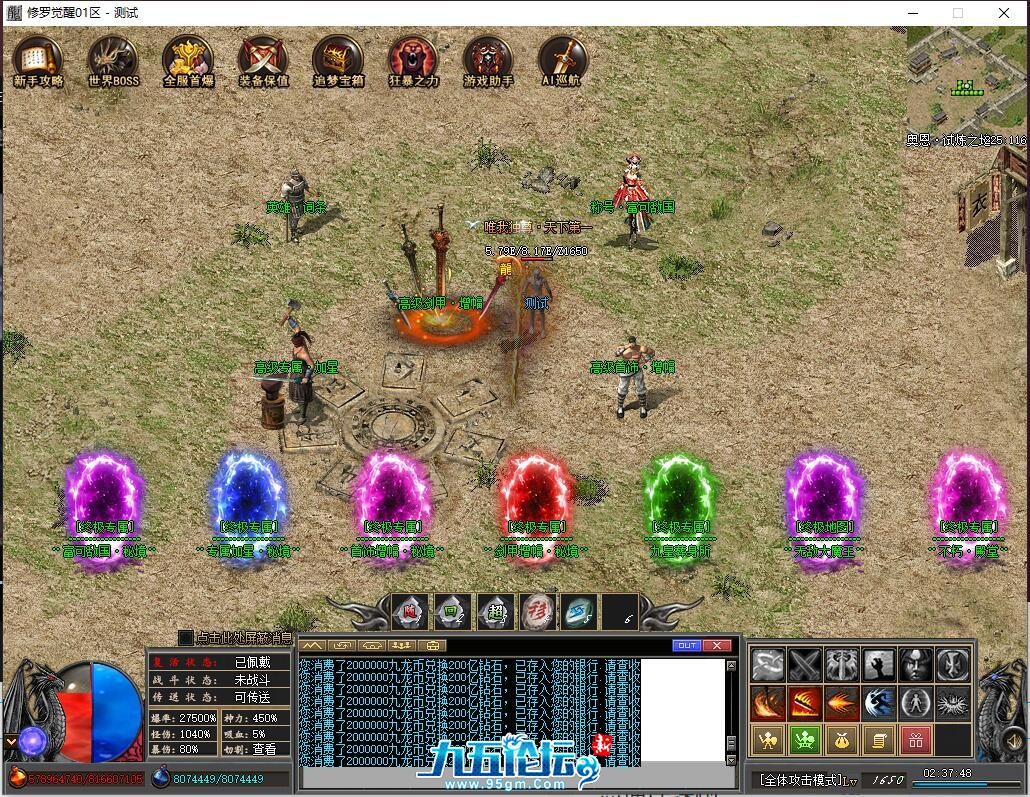Start the AI巡航 auto-patrol
The height and width of the screenshot is (797, 1030).
click(x=563, y=61)
